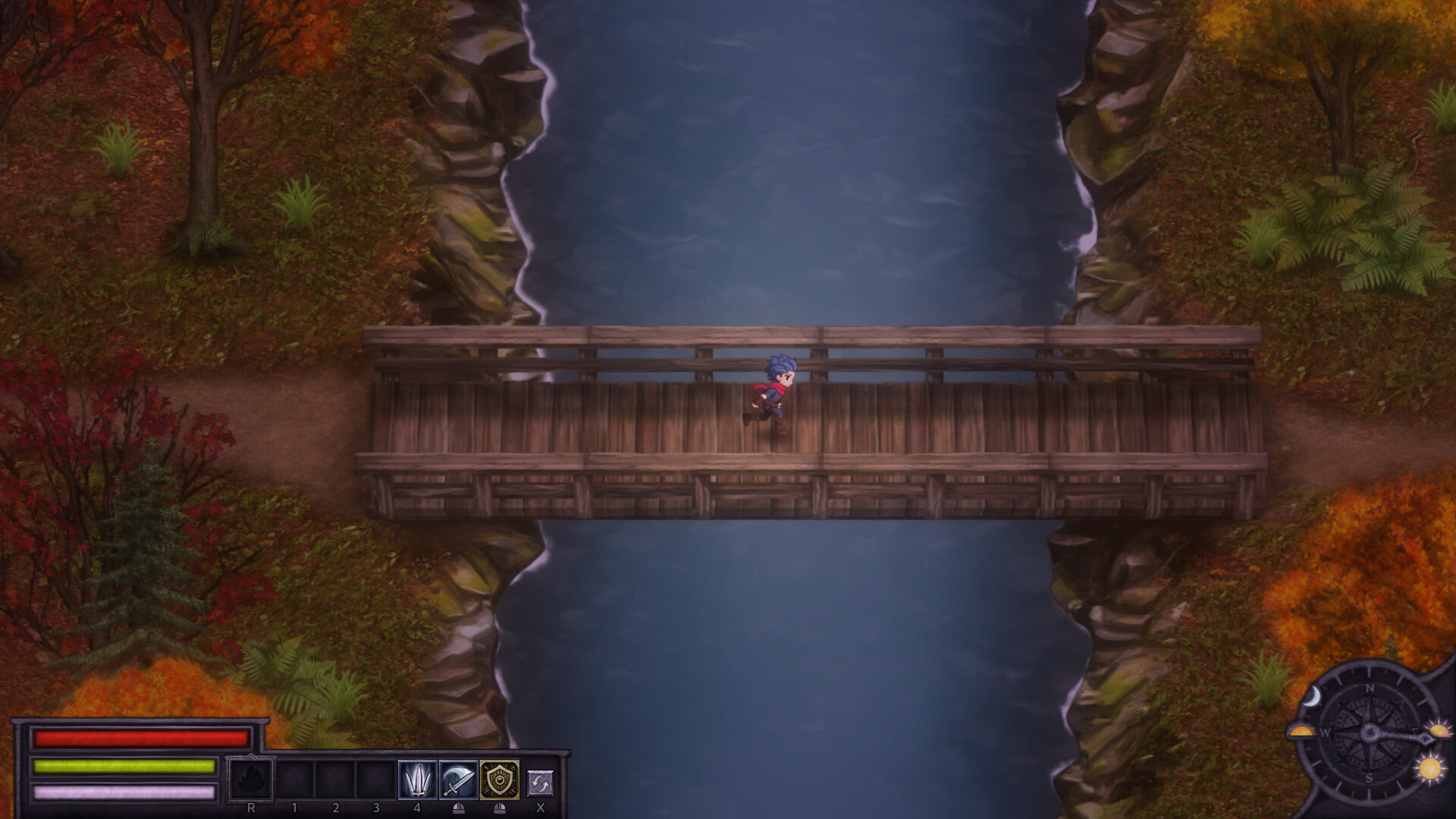Click the crescent moon on the compass
Viewport: 1456px width, 819px height.
[1313, 697]
